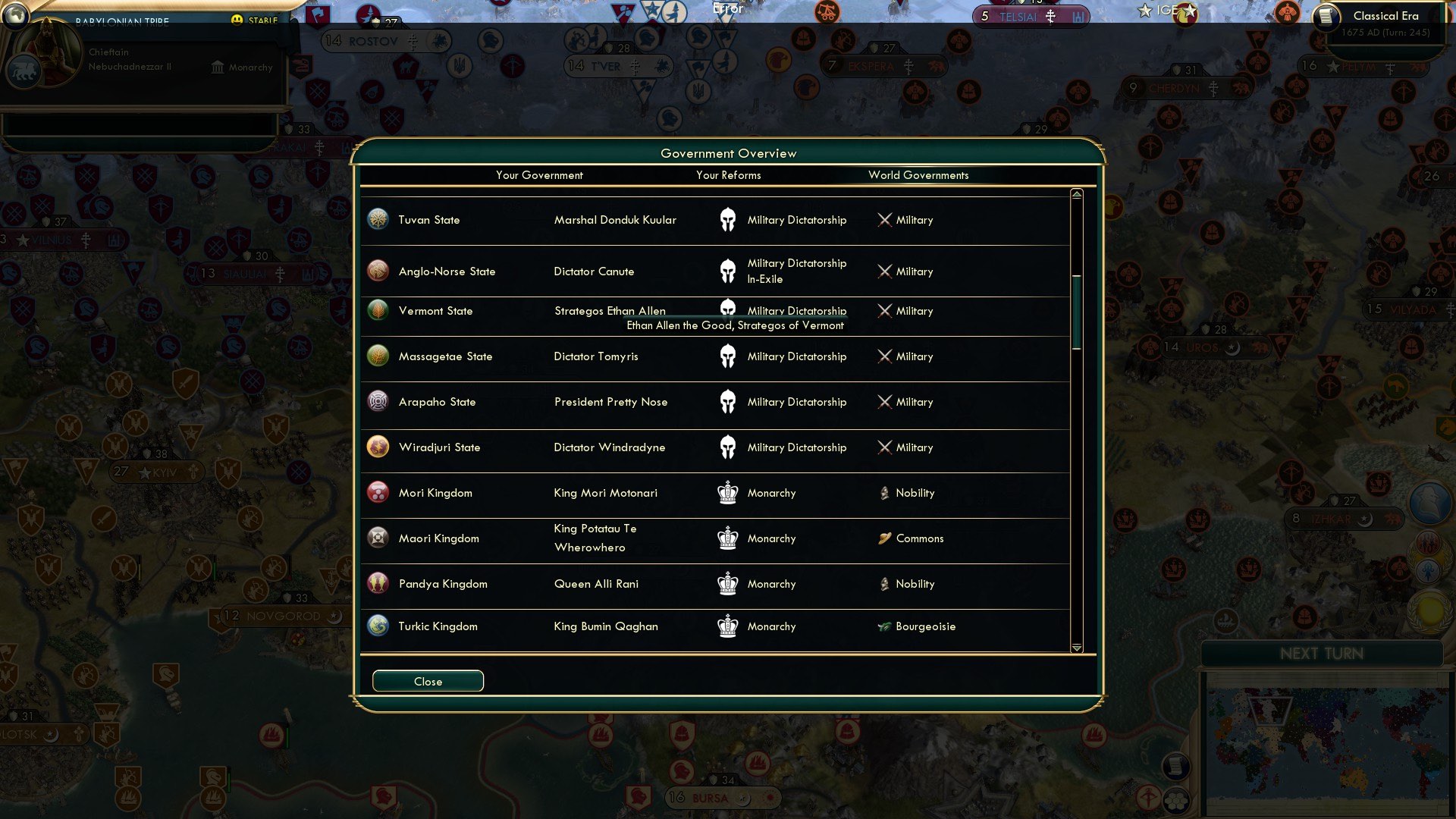Click the IGE star icon at top center
Screen dimensions: 1456x819
(1145, 11)
